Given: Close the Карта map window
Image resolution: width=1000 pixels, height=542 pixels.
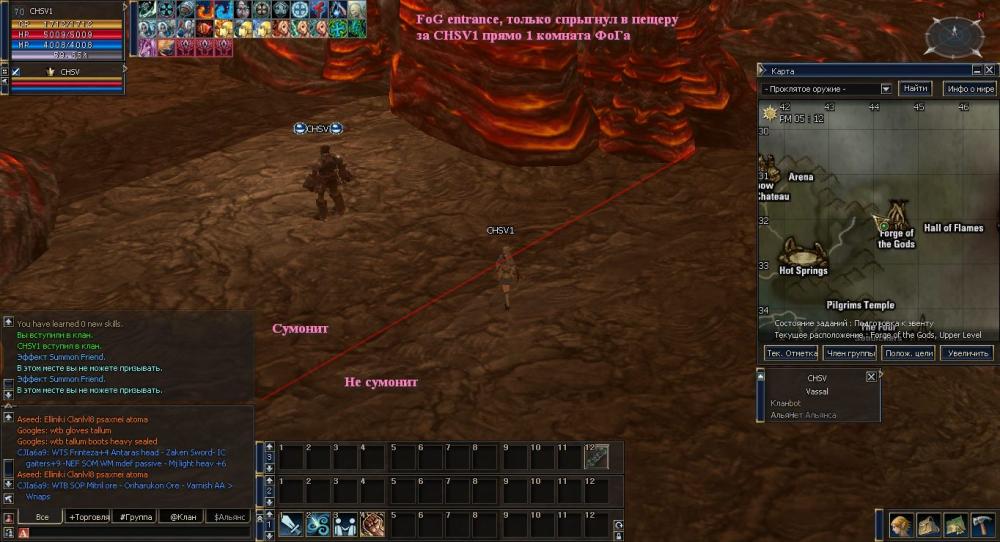Looking at the screenshot, I should [x=988, y=71].
